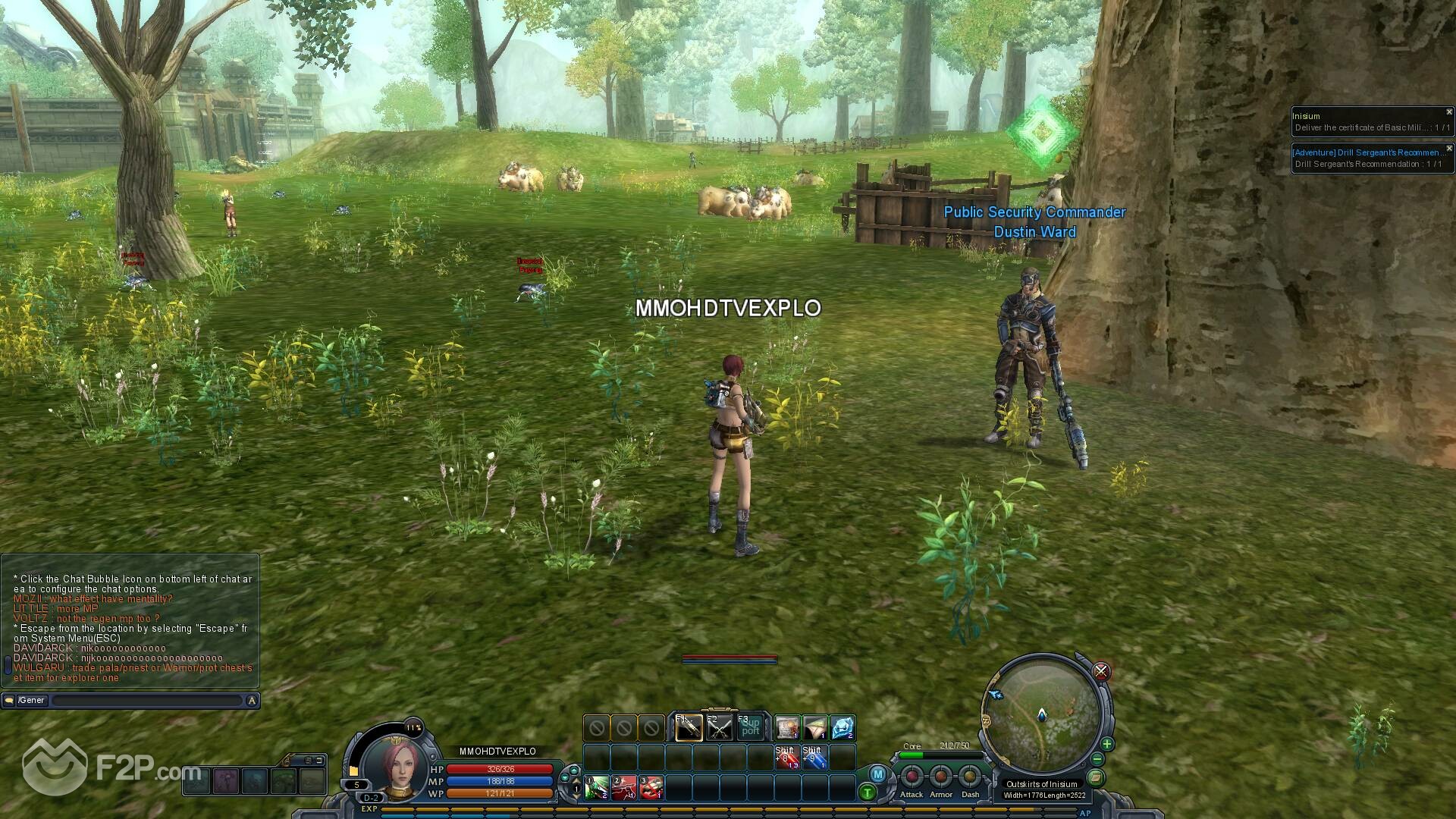Activate the green skill in slot 1
The width and height of the screenshot is (1456, 819).
(596, 788)
